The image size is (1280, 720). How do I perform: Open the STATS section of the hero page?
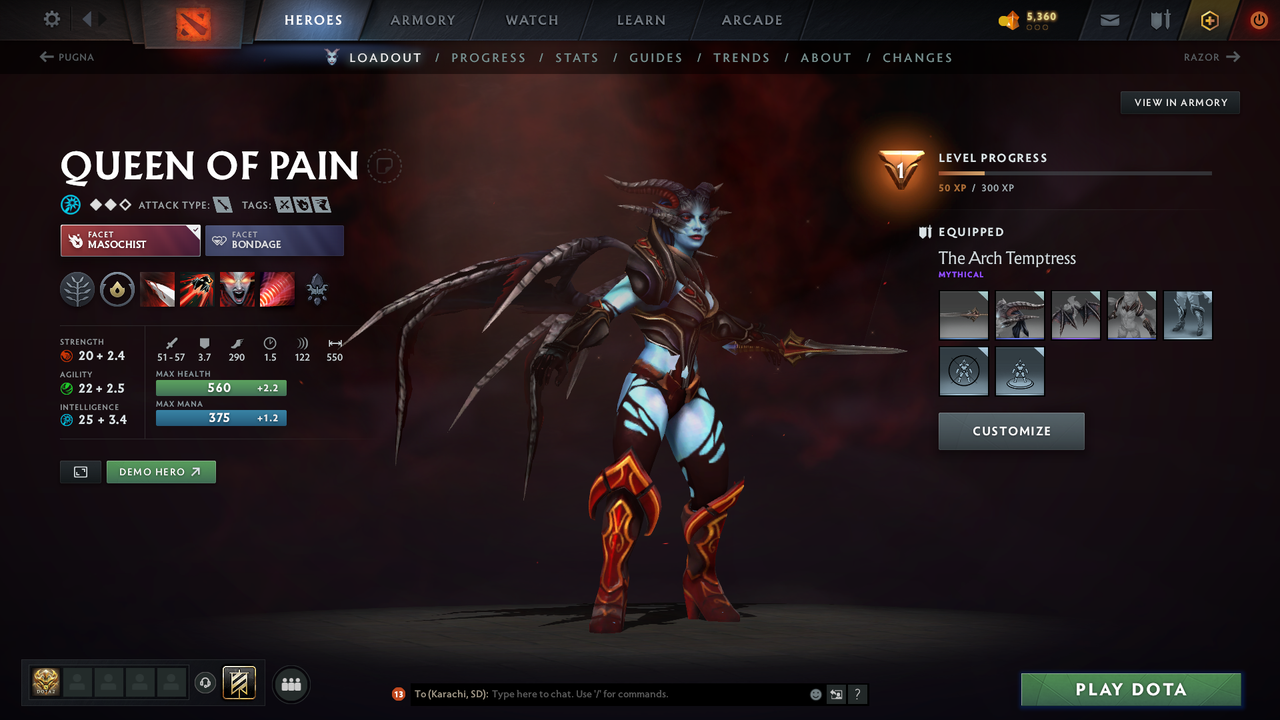tap(577, 57)
